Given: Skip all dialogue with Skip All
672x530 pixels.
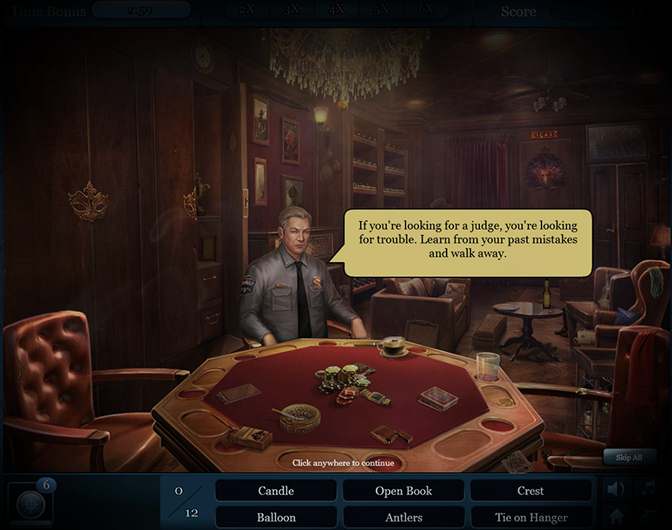Looking at the screenshot, I should (x=629, y=456).
